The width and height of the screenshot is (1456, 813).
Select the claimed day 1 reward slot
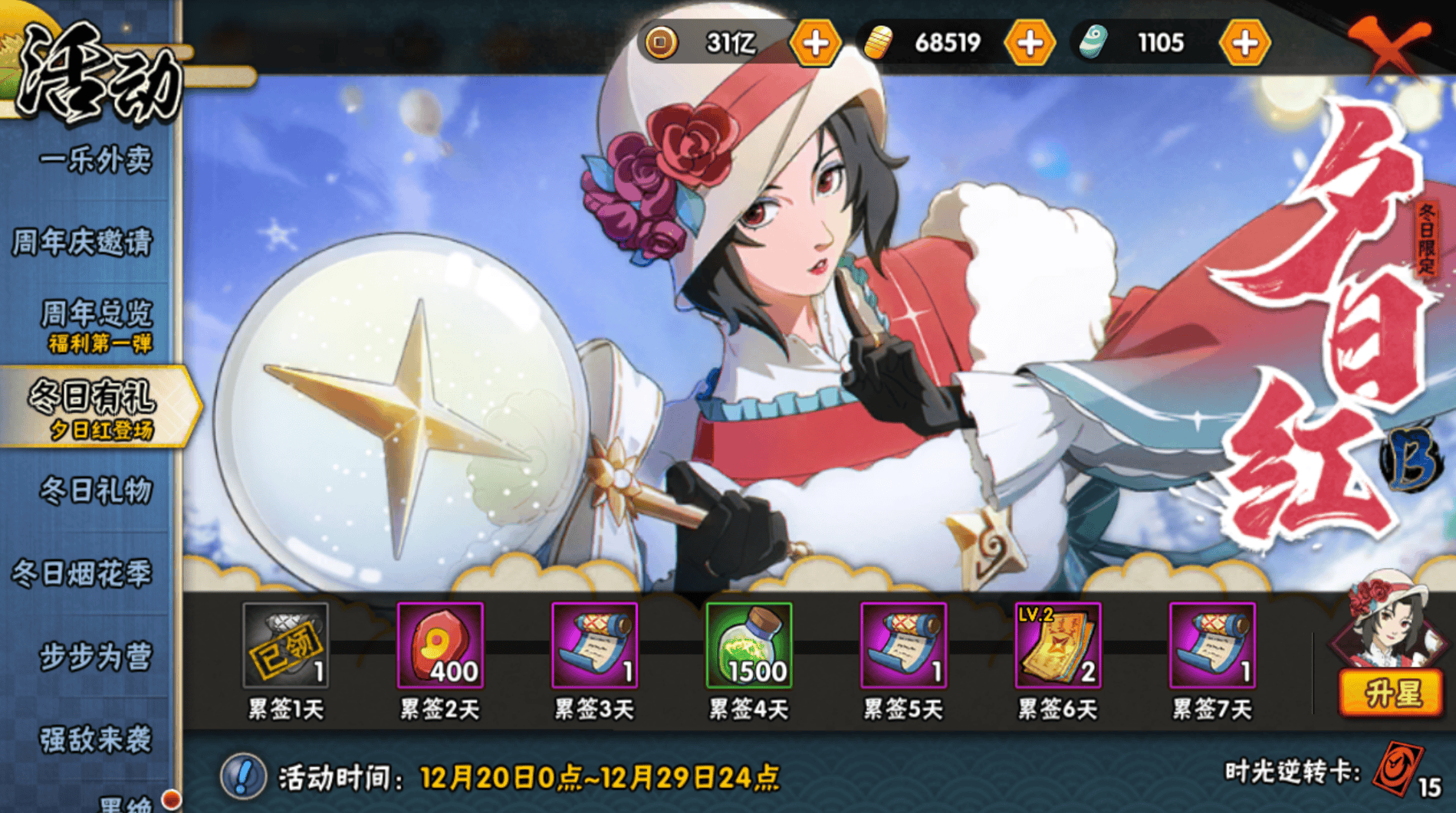tap(285, 645)
